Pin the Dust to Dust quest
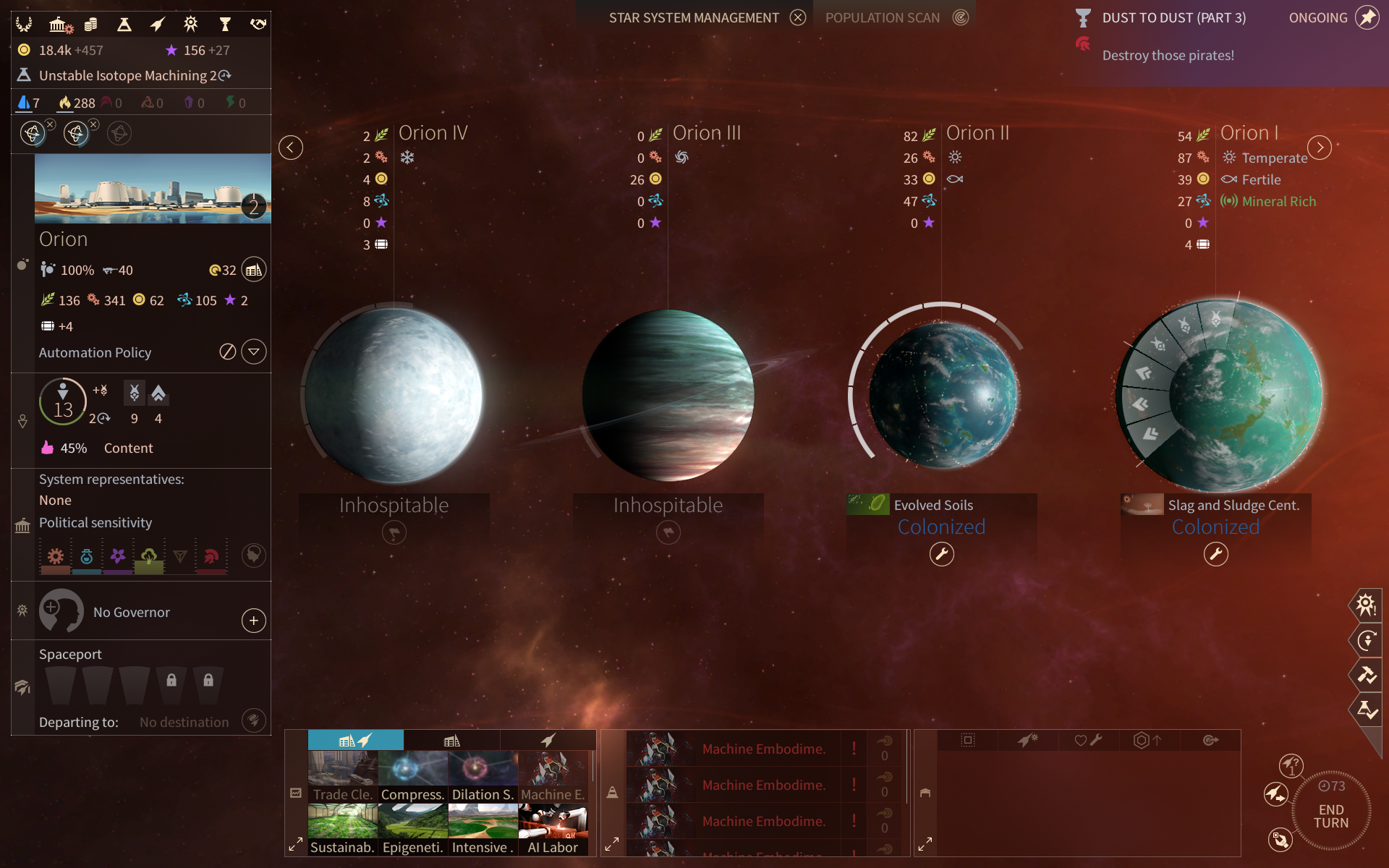This screenshot has width=1389, height=868. click(1367, 18)
